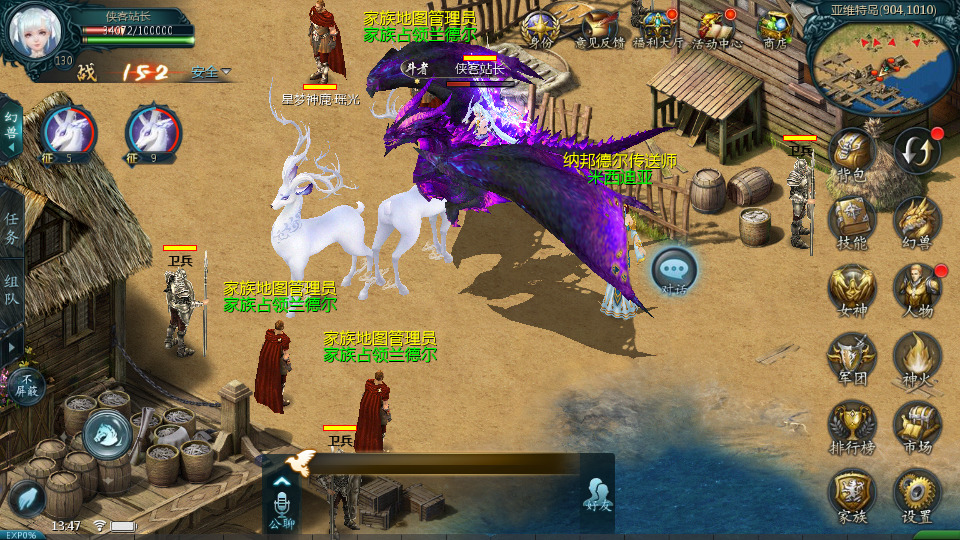Open the 军团 legion menu
This screenshot has width=960, height=540.
852,356
